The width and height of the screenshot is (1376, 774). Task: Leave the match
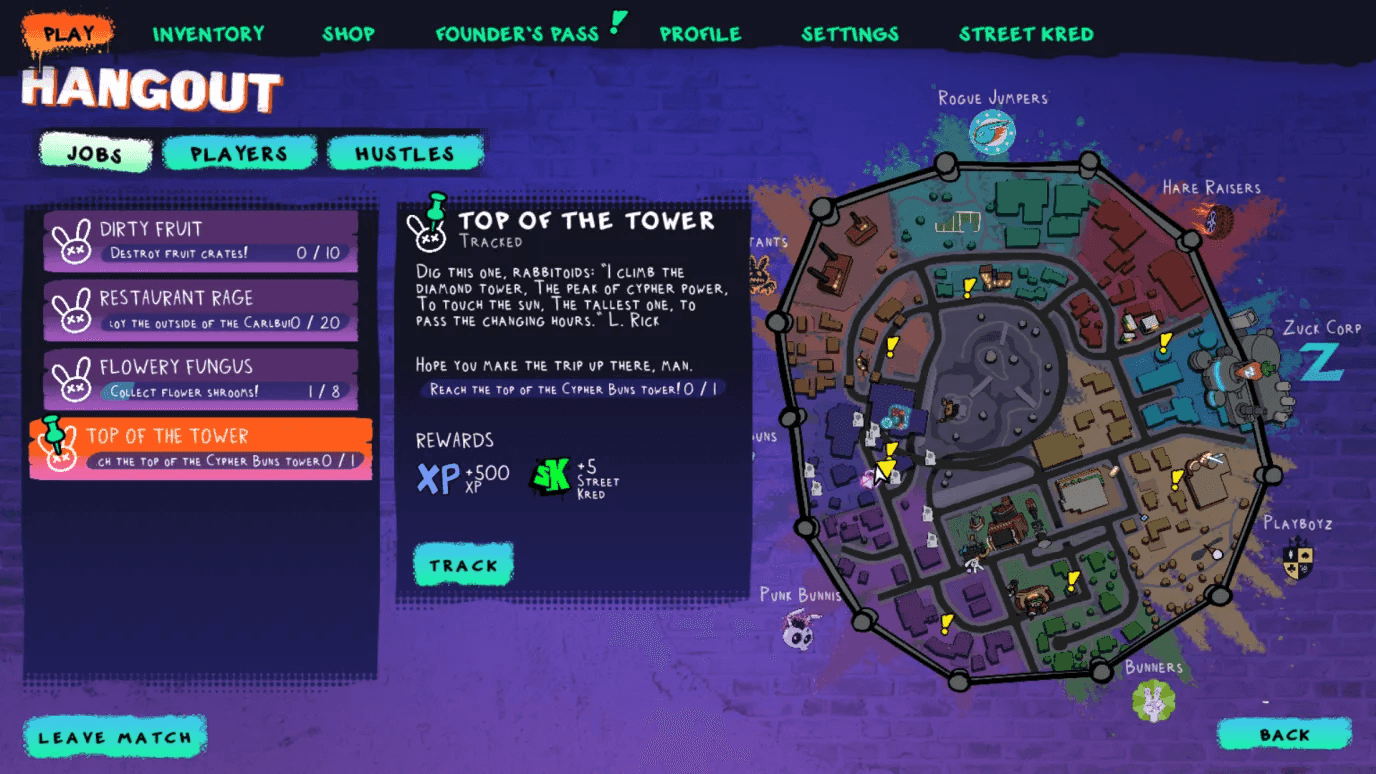tap(114, 738)
